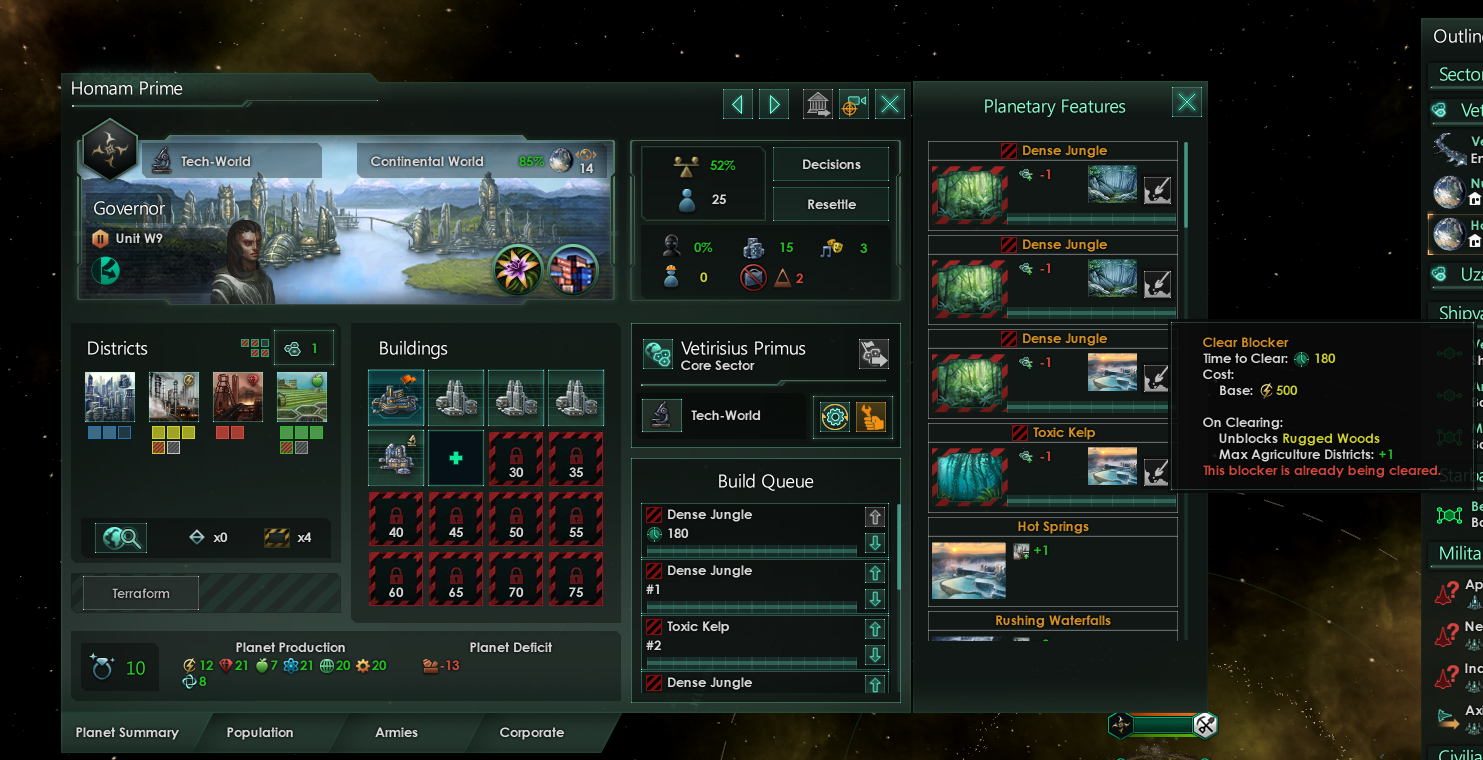1483x760 pixels.
Task: Select the City district icon
Action: pos(109,397)
